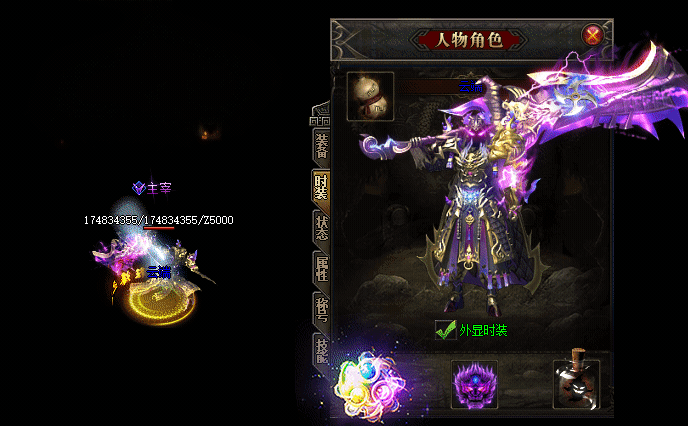
Task: Choose the glowing multicolor gem orb slot
Action: [367, 383]
